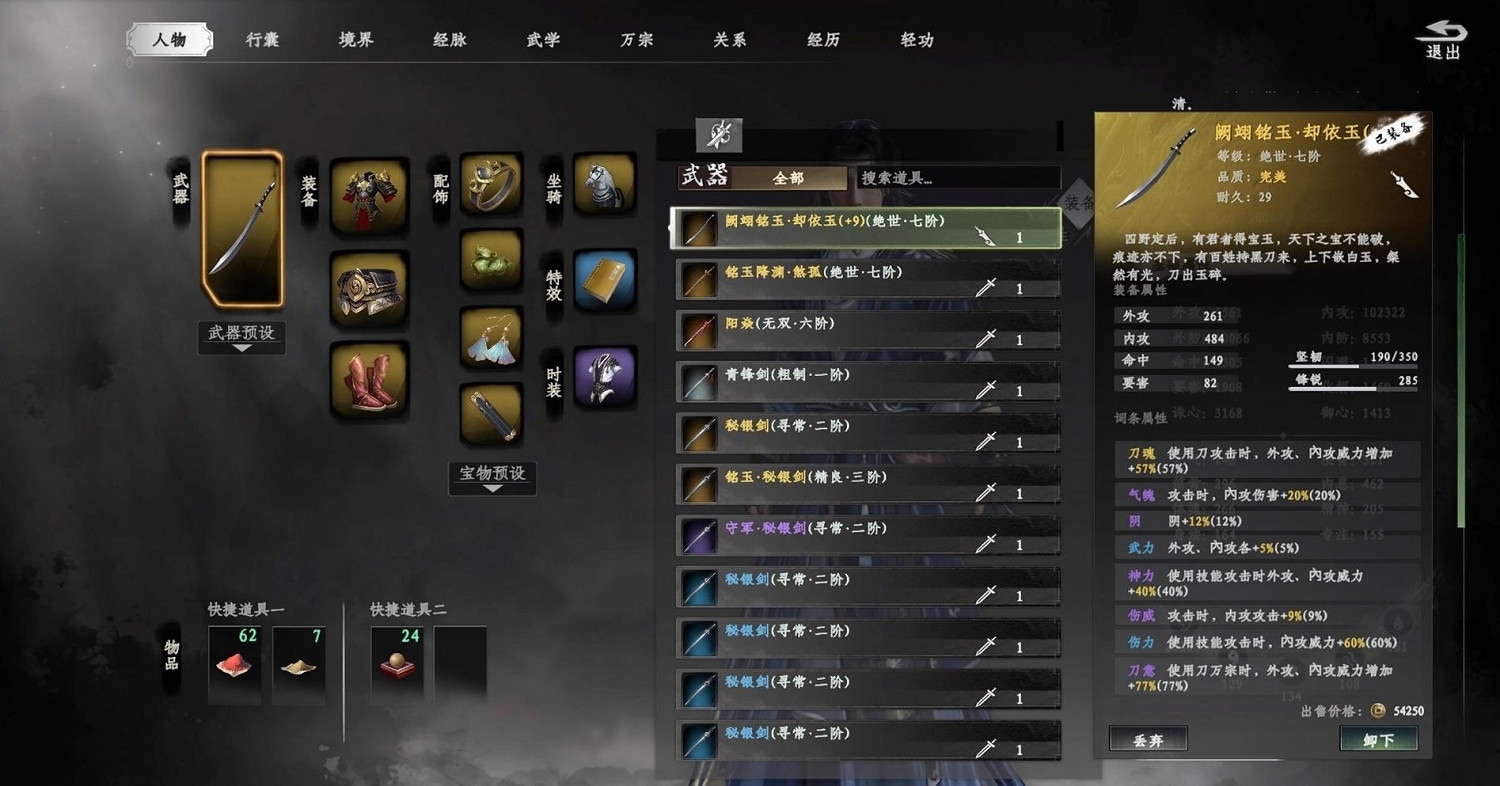Viewport: 1500px width, 786px height.
Task: Click the blue book special-effect icon
Action: tap(604, 279)
